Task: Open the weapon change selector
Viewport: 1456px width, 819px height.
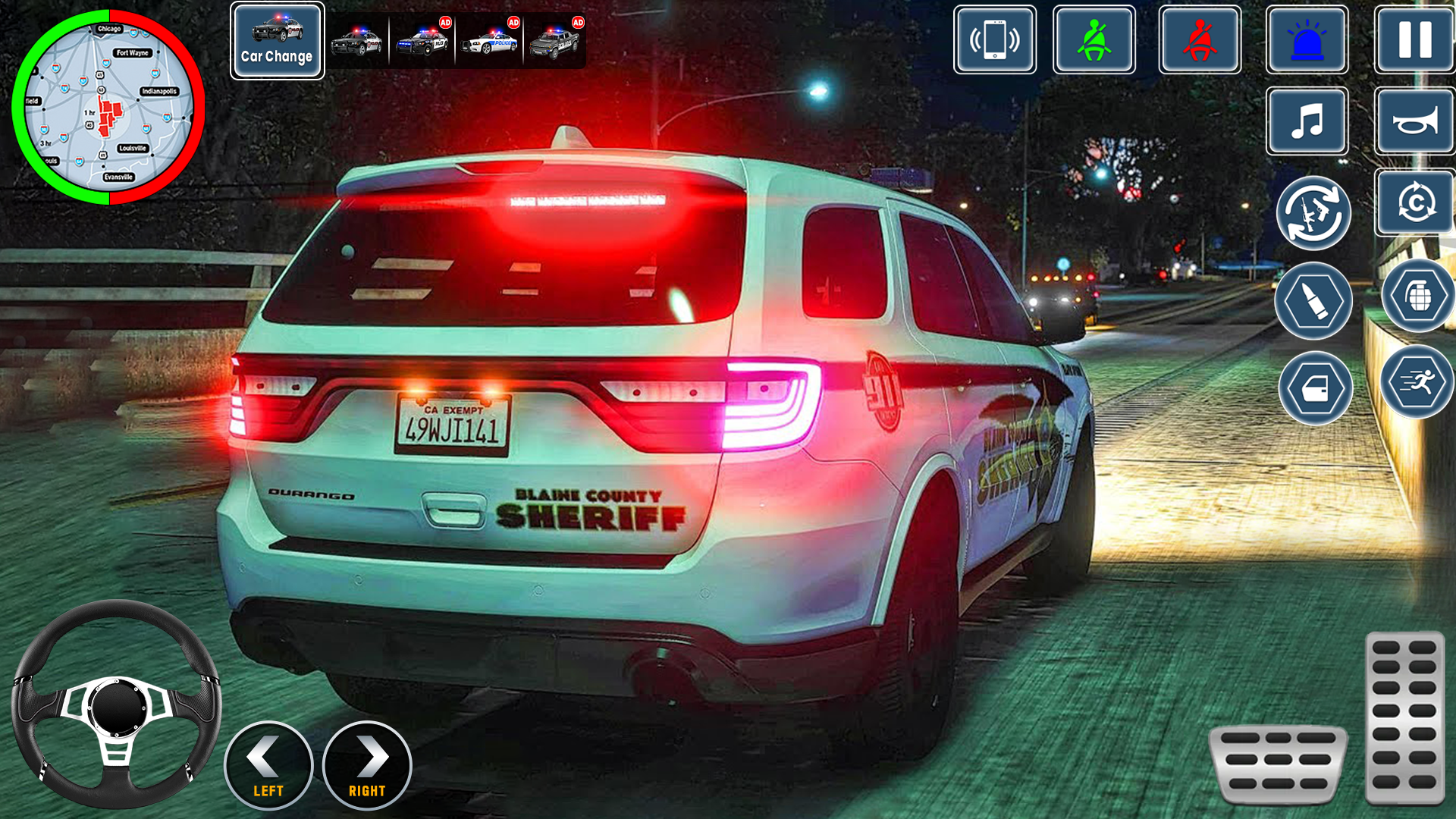Action: pyautogui.click(x=1314, y=214)
